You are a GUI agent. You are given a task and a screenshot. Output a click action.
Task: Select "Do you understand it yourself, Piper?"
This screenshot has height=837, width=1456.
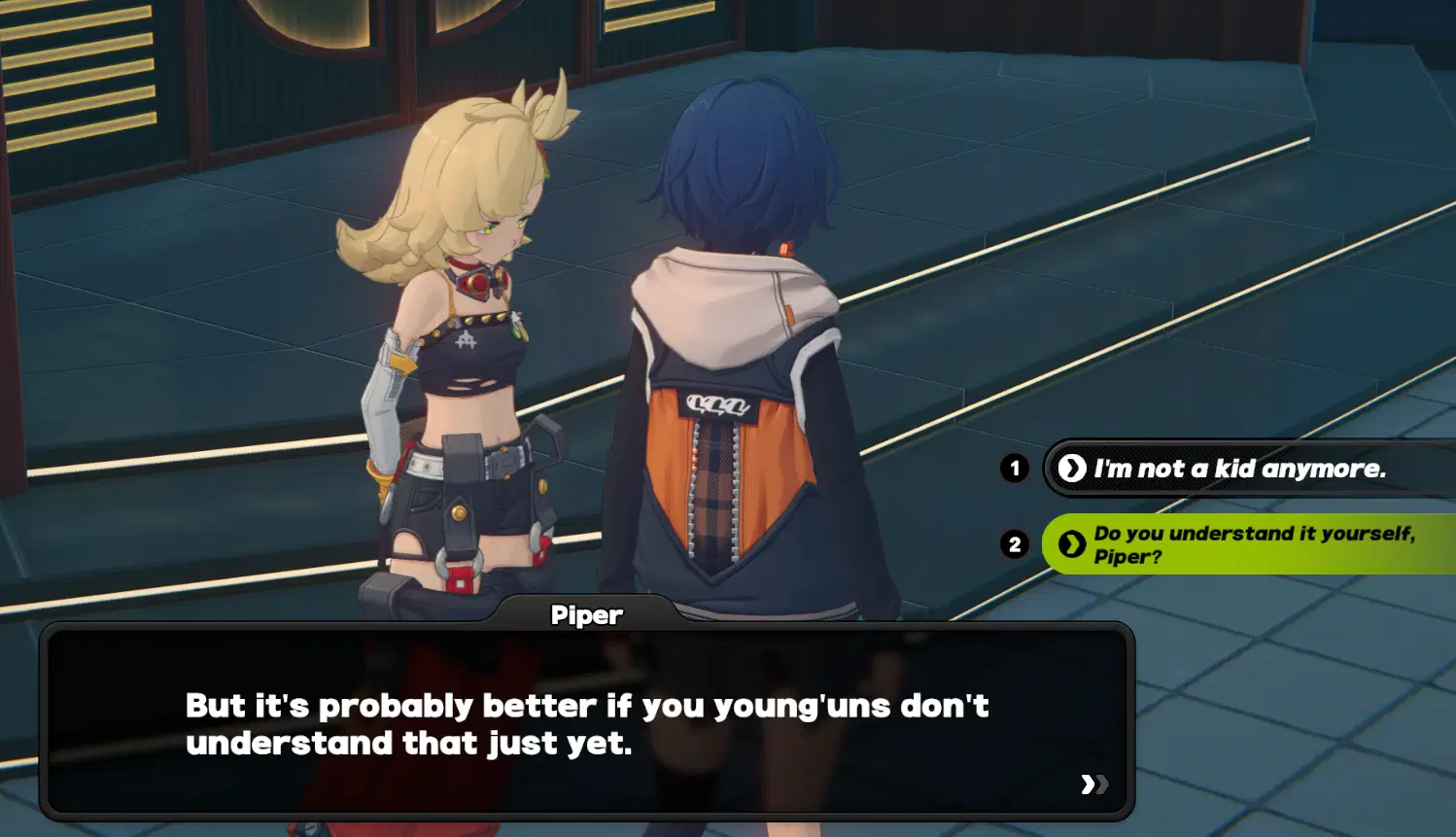click(x=1252, y=544)
